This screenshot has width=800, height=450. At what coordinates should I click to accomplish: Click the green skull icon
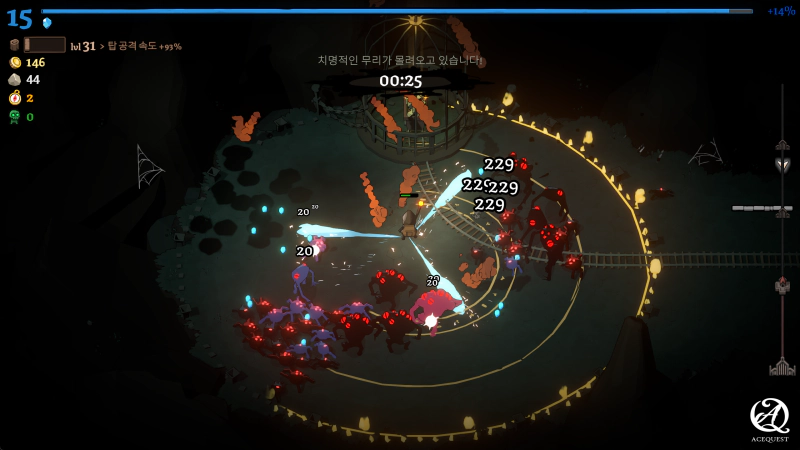coord(14,116)
